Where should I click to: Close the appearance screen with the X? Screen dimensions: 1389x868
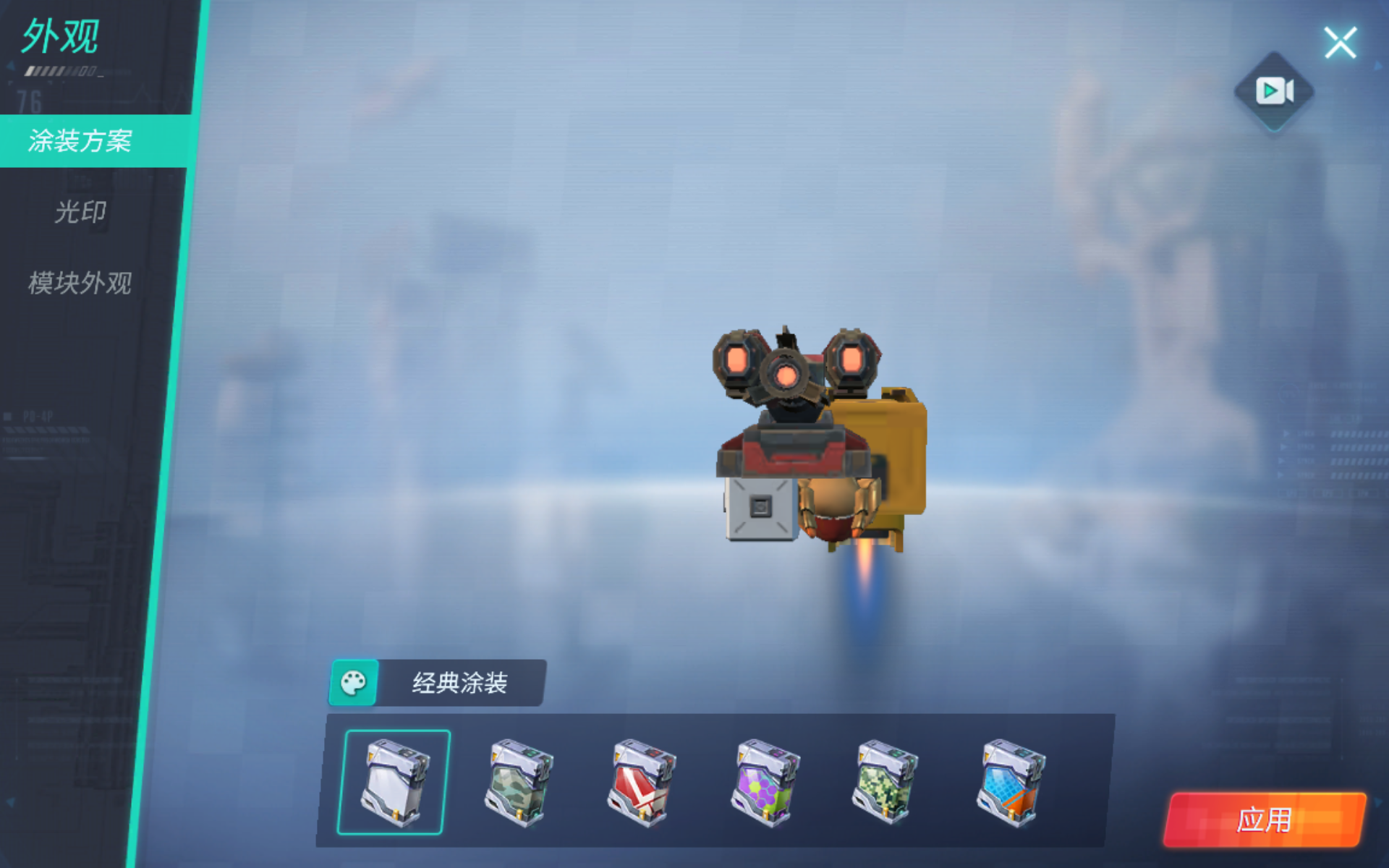pyautogui.click(x=1342, y=42)
